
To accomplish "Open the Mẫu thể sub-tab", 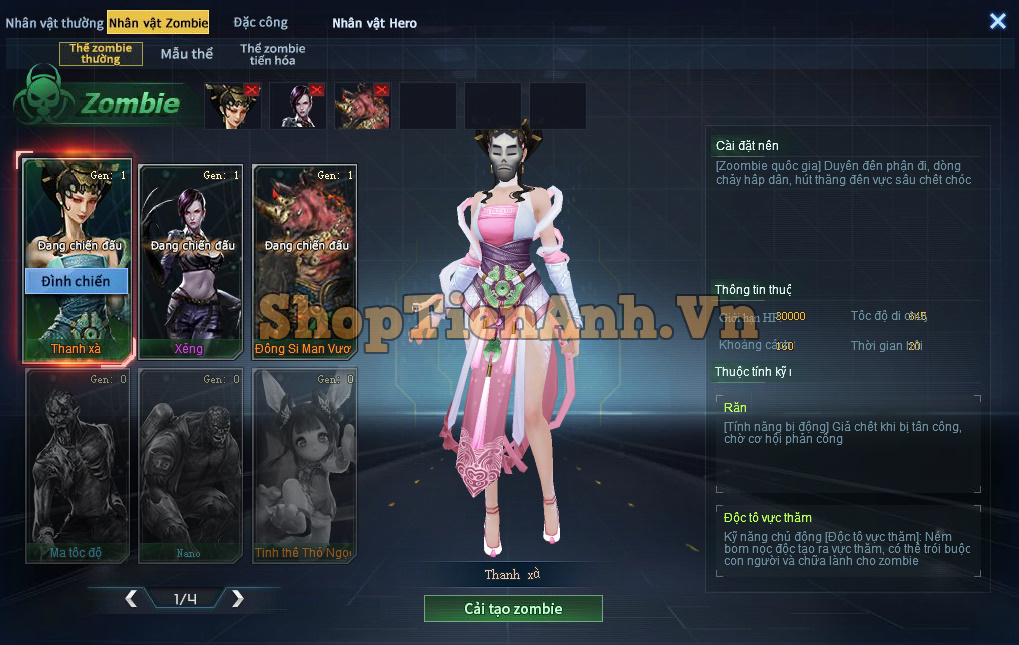I will [187, 54].
